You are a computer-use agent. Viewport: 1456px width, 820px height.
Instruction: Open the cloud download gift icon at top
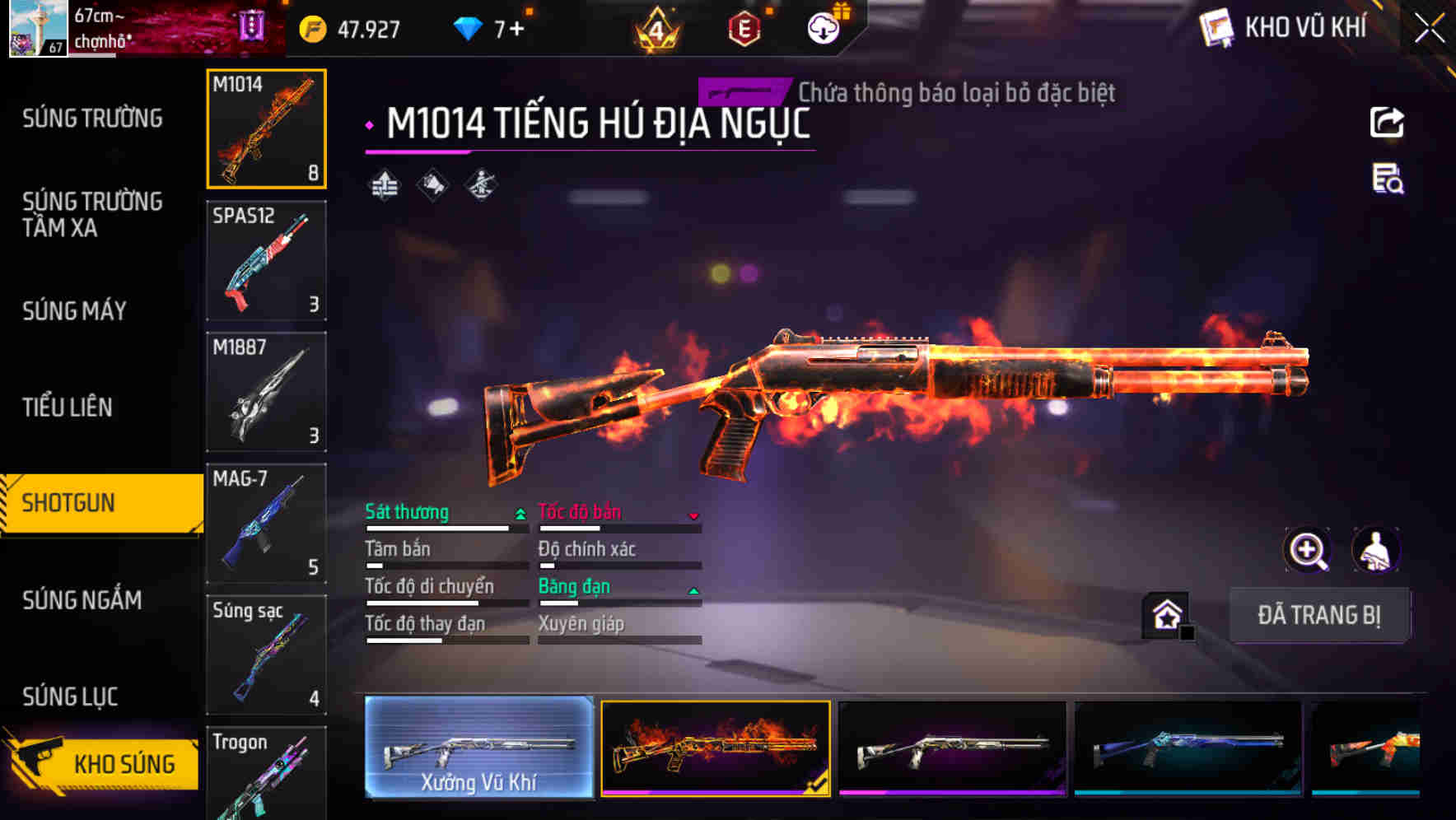tap(823, 27)
